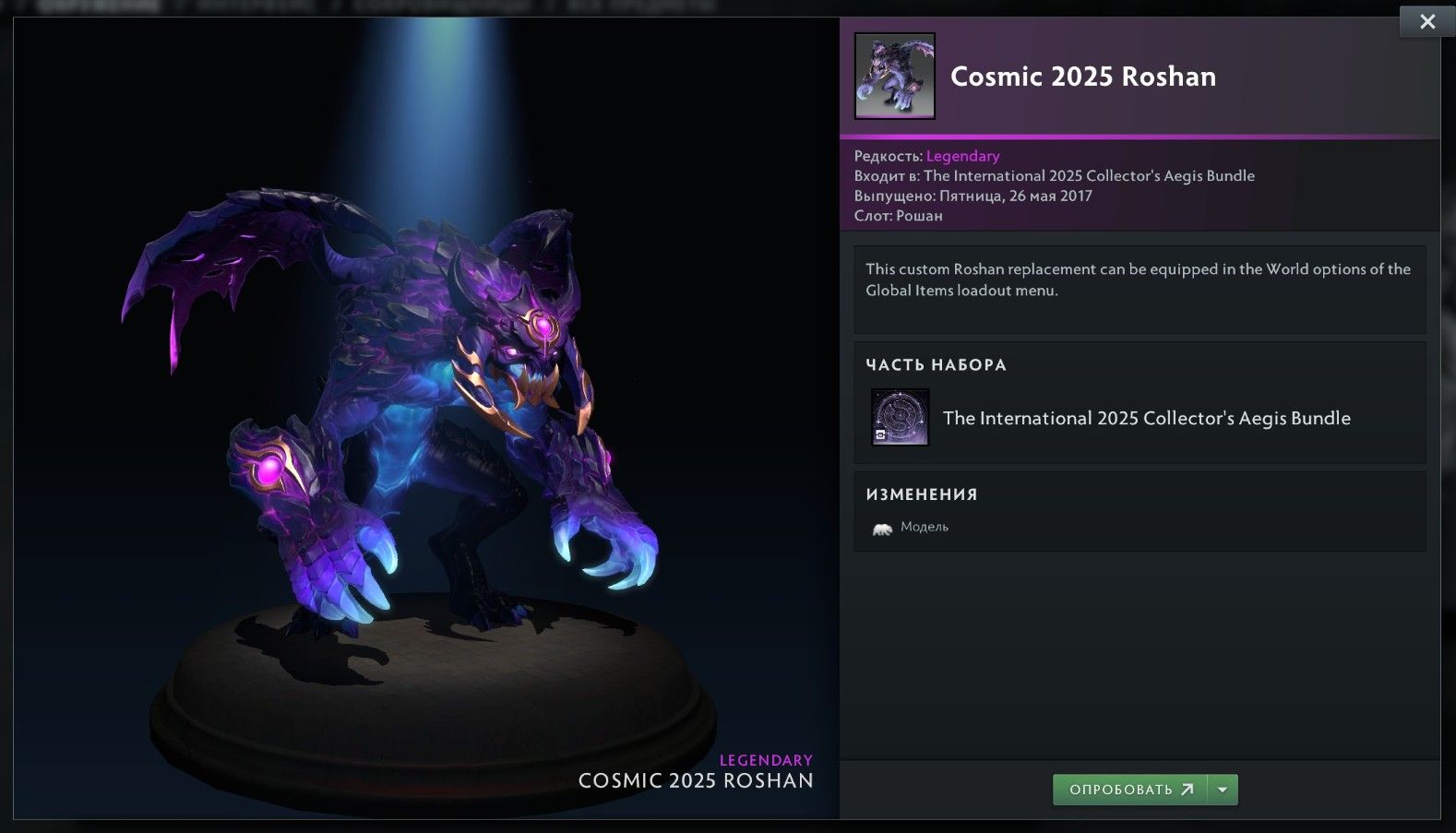
Task: Click the Legendary rarity text link
Action: [962, 156]
